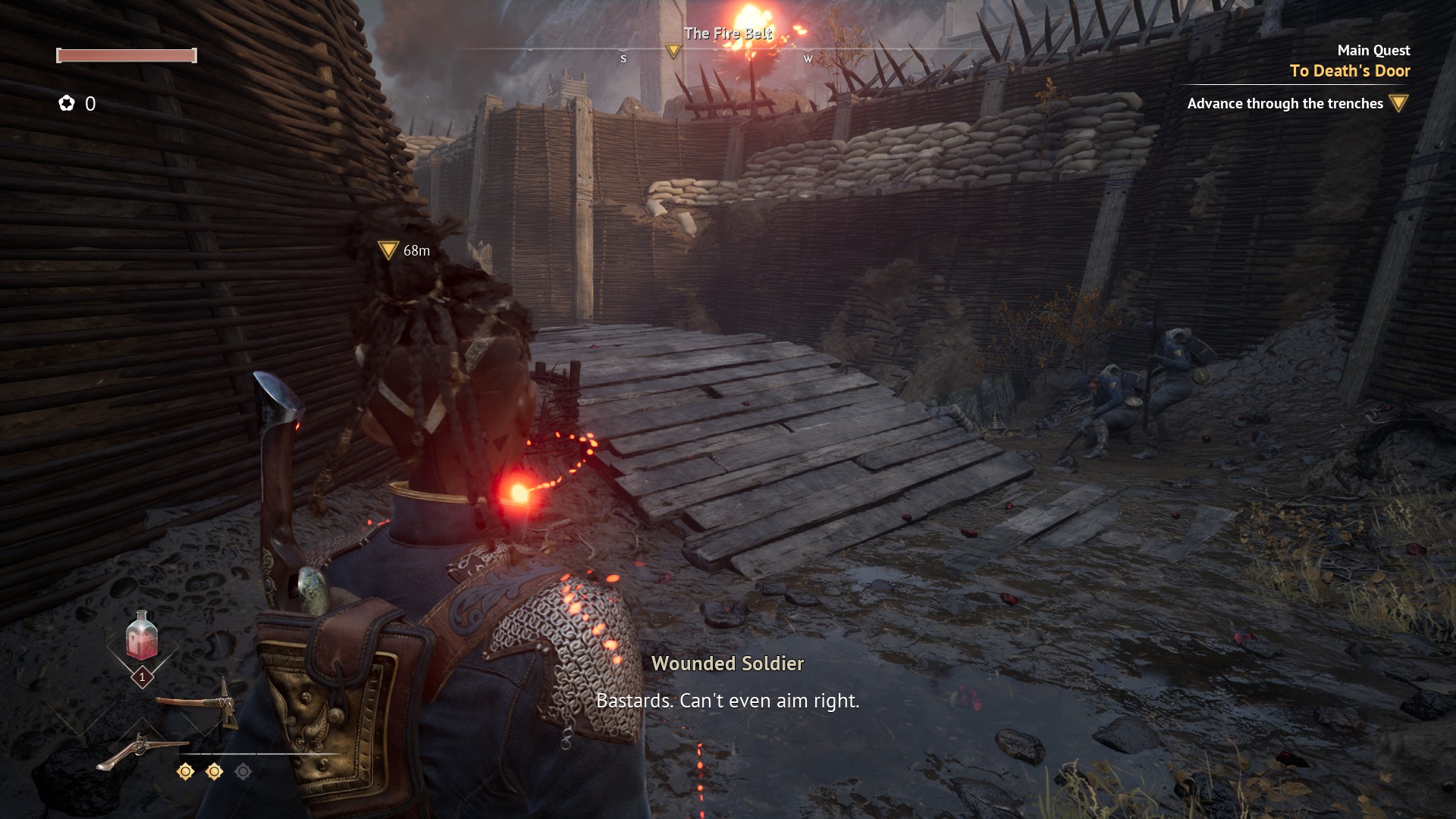1456x819 pixels.
Task: Select the flintlock pistol weapon icon
Action: click(x=139, y=750)
